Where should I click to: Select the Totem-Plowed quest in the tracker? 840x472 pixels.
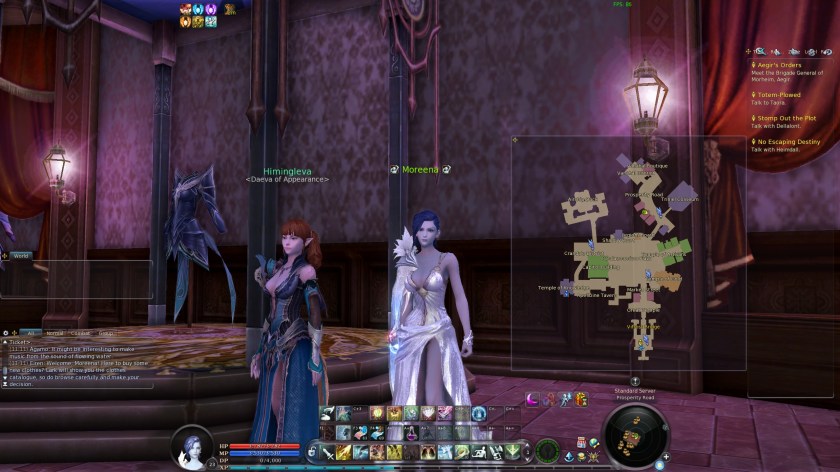[x=778, y=95]
